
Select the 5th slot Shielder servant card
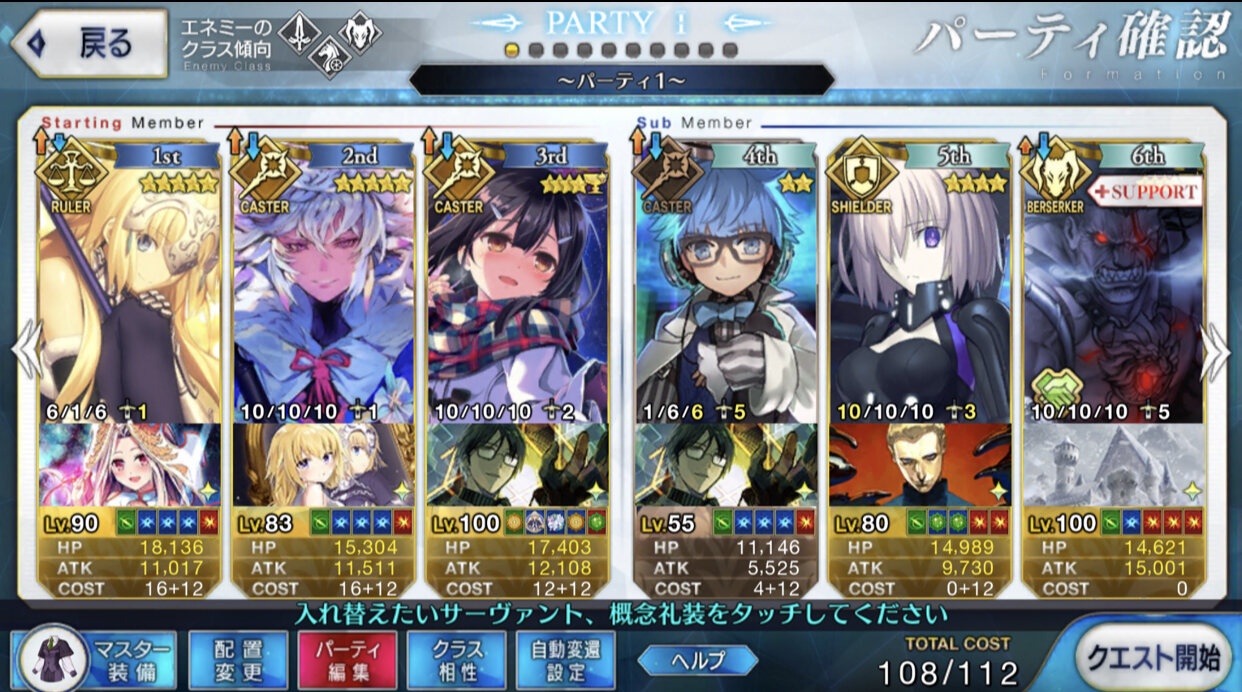coord(920,290)
